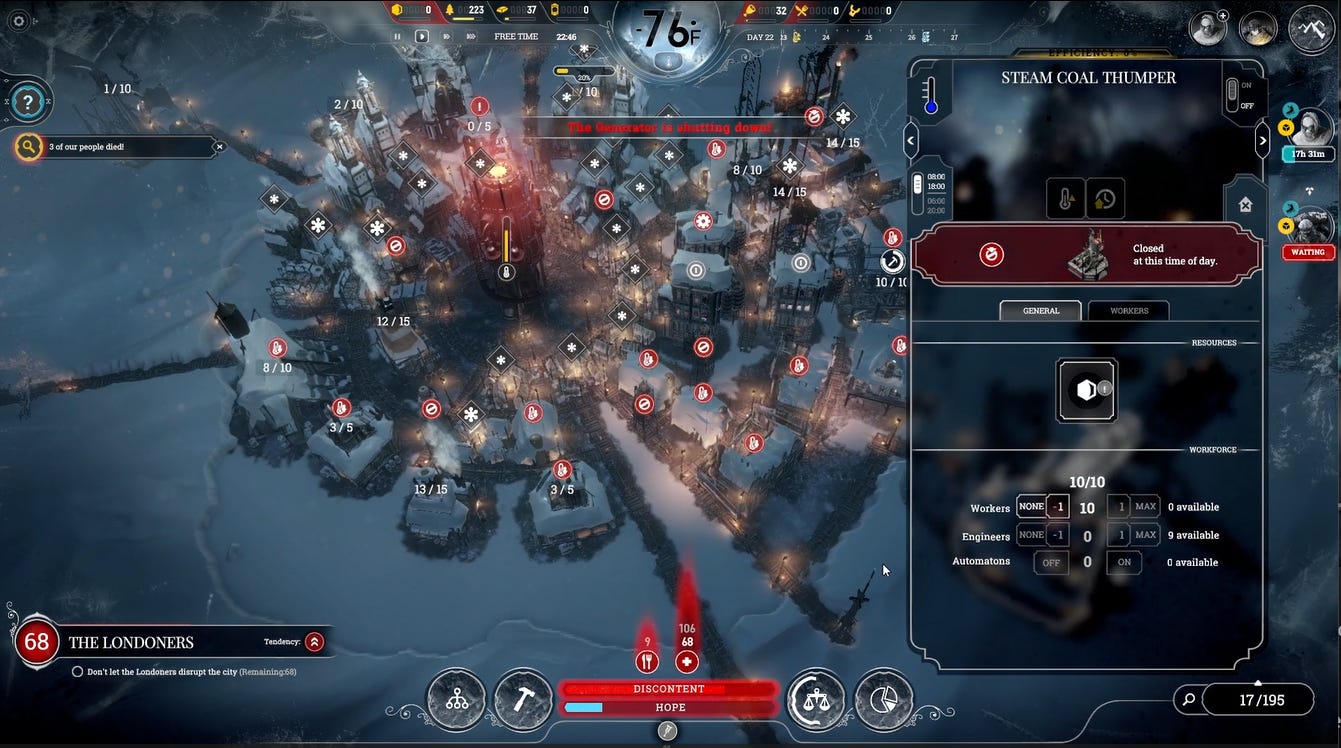Activate the emergency shift clock ability

1104,199
